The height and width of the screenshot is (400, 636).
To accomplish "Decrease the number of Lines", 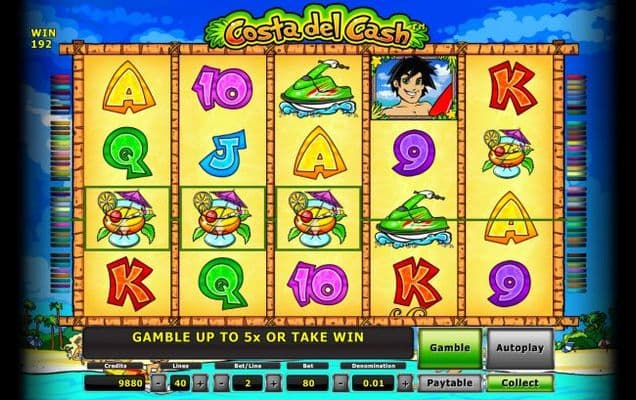I will (158, 382).
